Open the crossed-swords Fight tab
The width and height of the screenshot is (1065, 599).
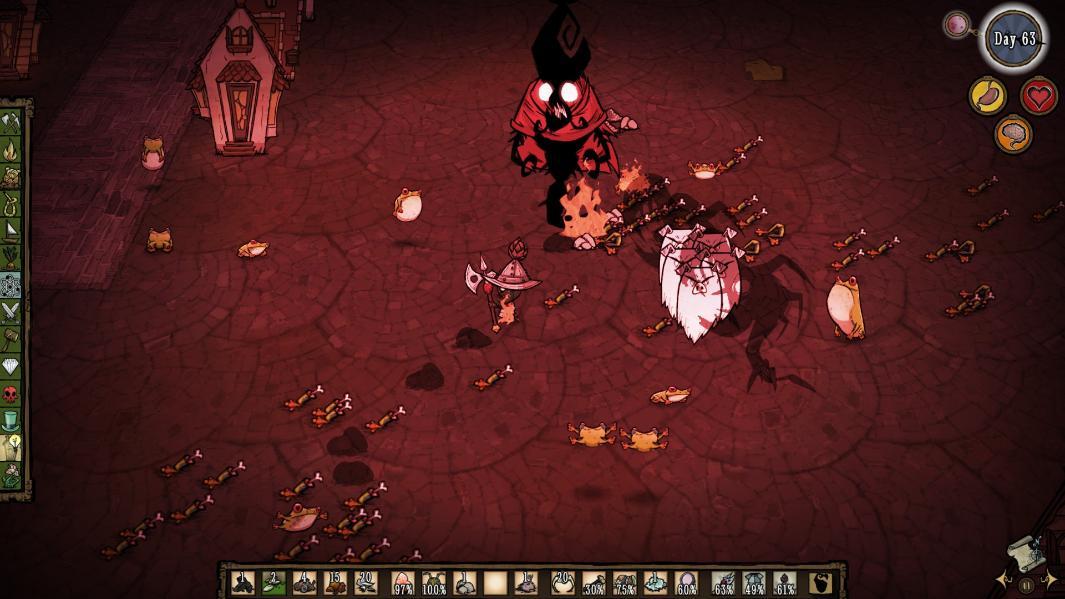11,312
